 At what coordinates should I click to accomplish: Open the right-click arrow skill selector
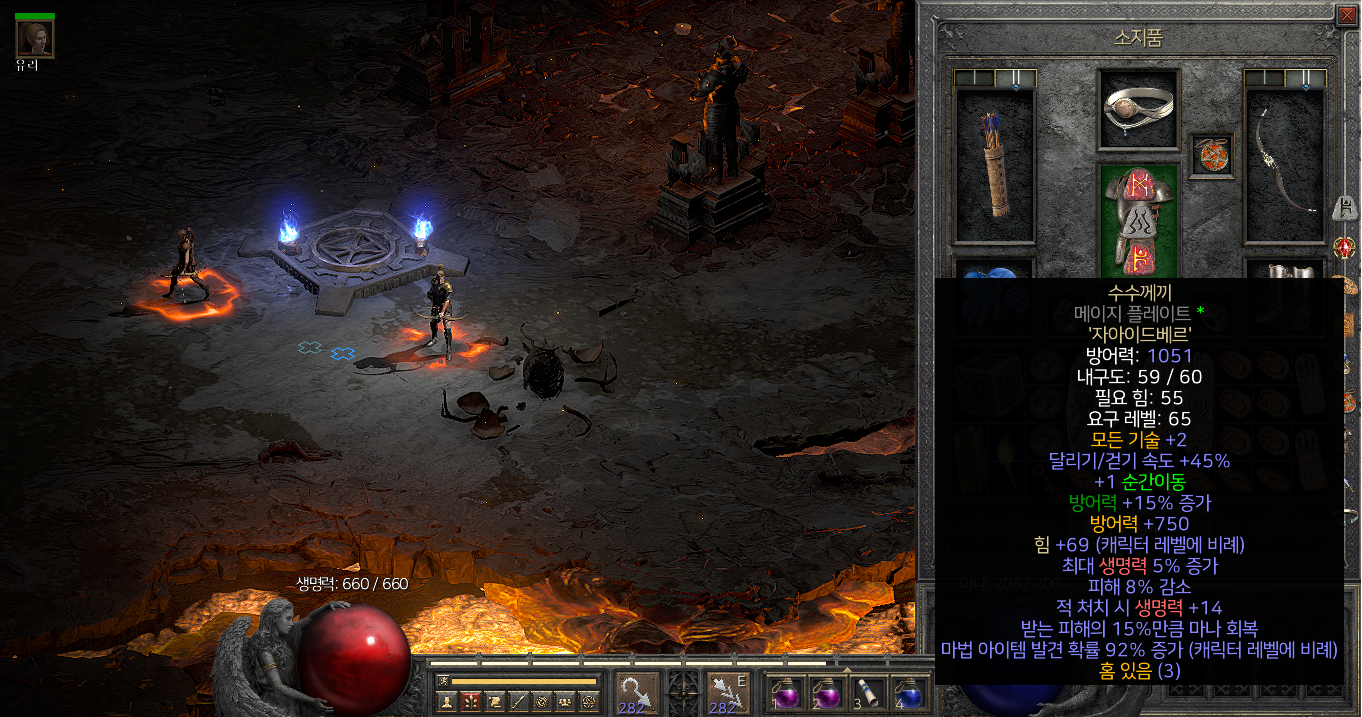coord(727,692)
